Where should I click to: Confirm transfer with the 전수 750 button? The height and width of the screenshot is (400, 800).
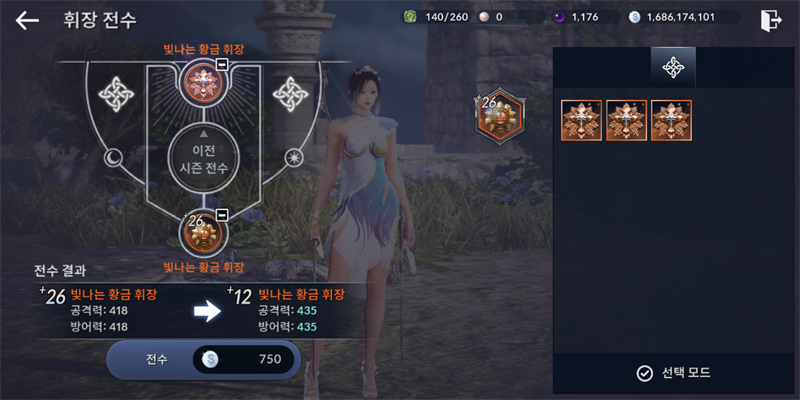204,360
